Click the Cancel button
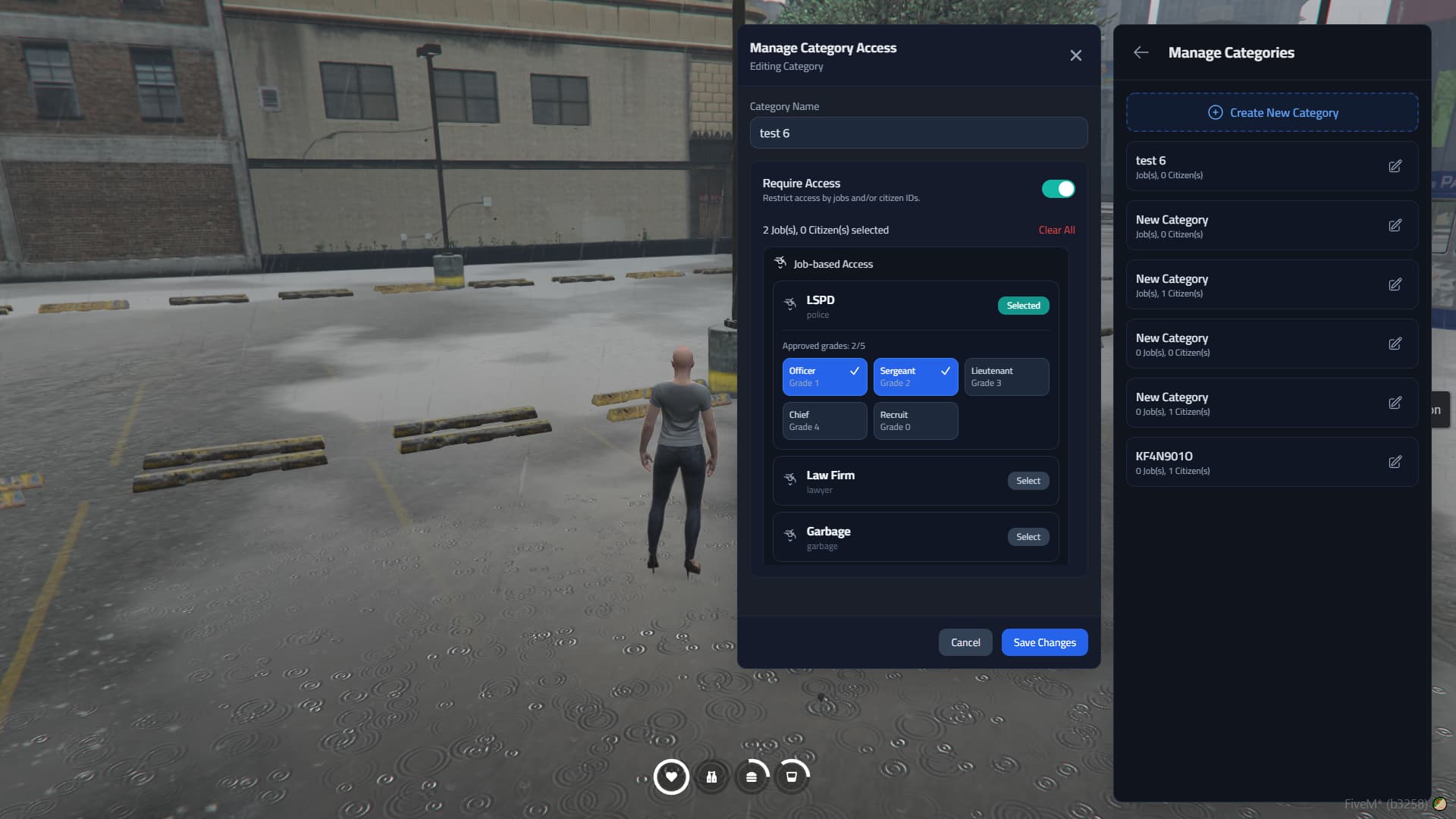Image resolution: width=1456 pixels, height=819 pixels. point(965,642)
